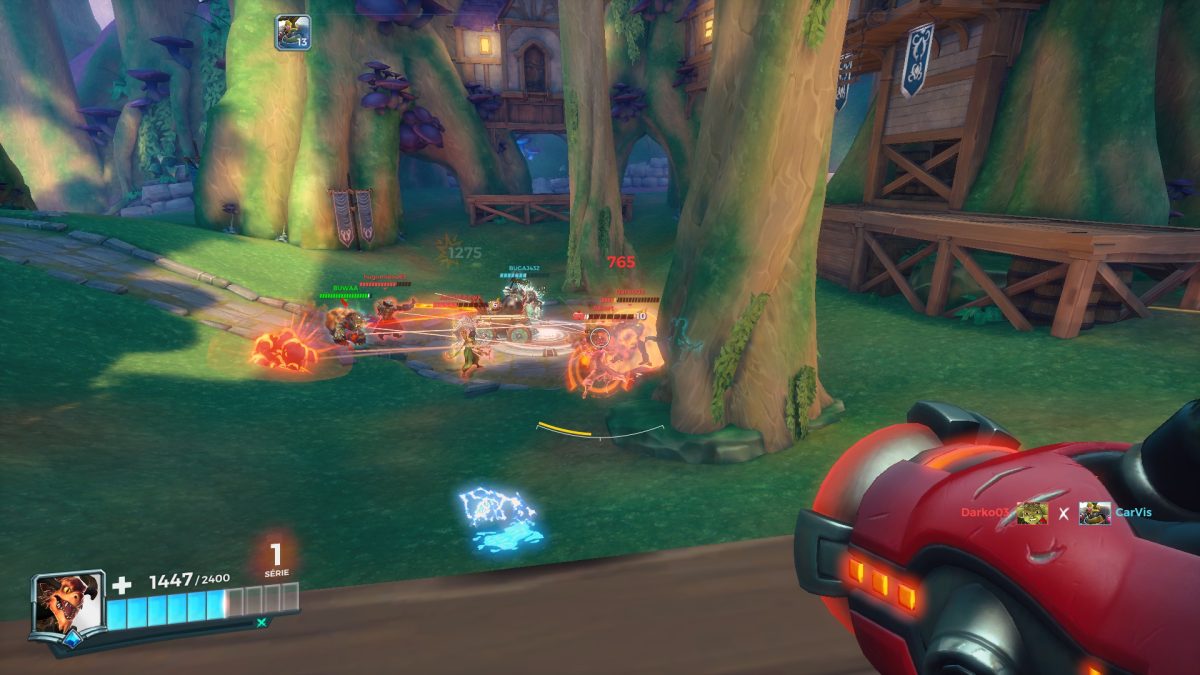The width and height of the screenshot is (1200, 675).
Task: Click Darko03's champion icon in the kill feed
Action: click(x=1032, y=513)
